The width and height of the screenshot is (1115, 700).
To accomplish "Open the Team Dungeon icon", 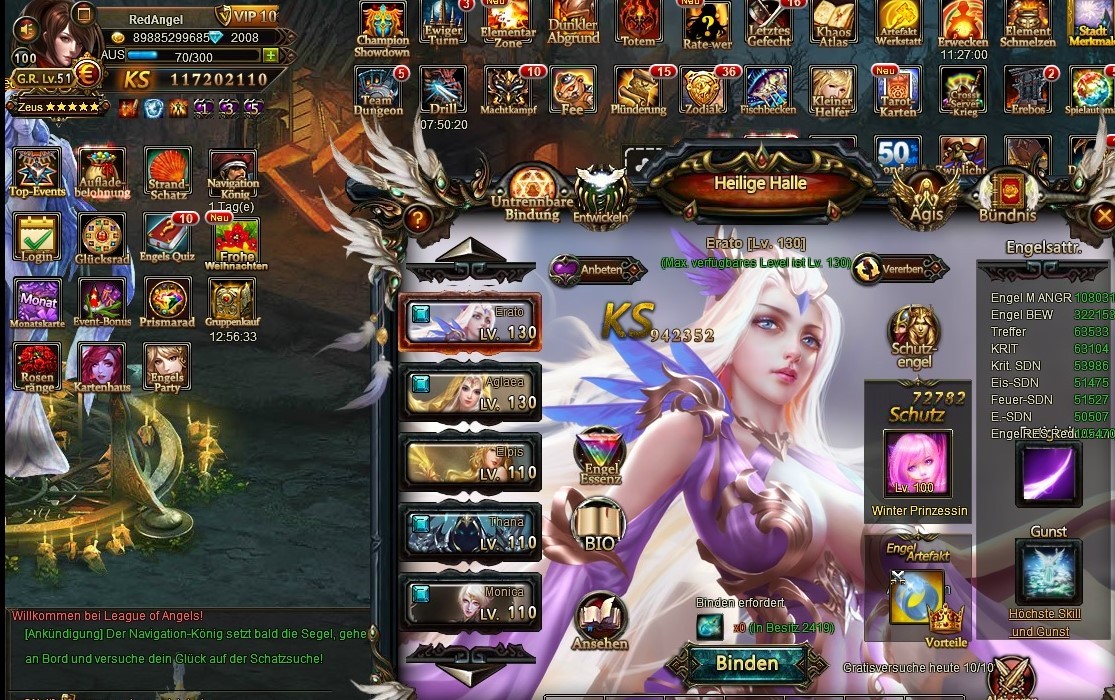I will [x=379, y=91].
